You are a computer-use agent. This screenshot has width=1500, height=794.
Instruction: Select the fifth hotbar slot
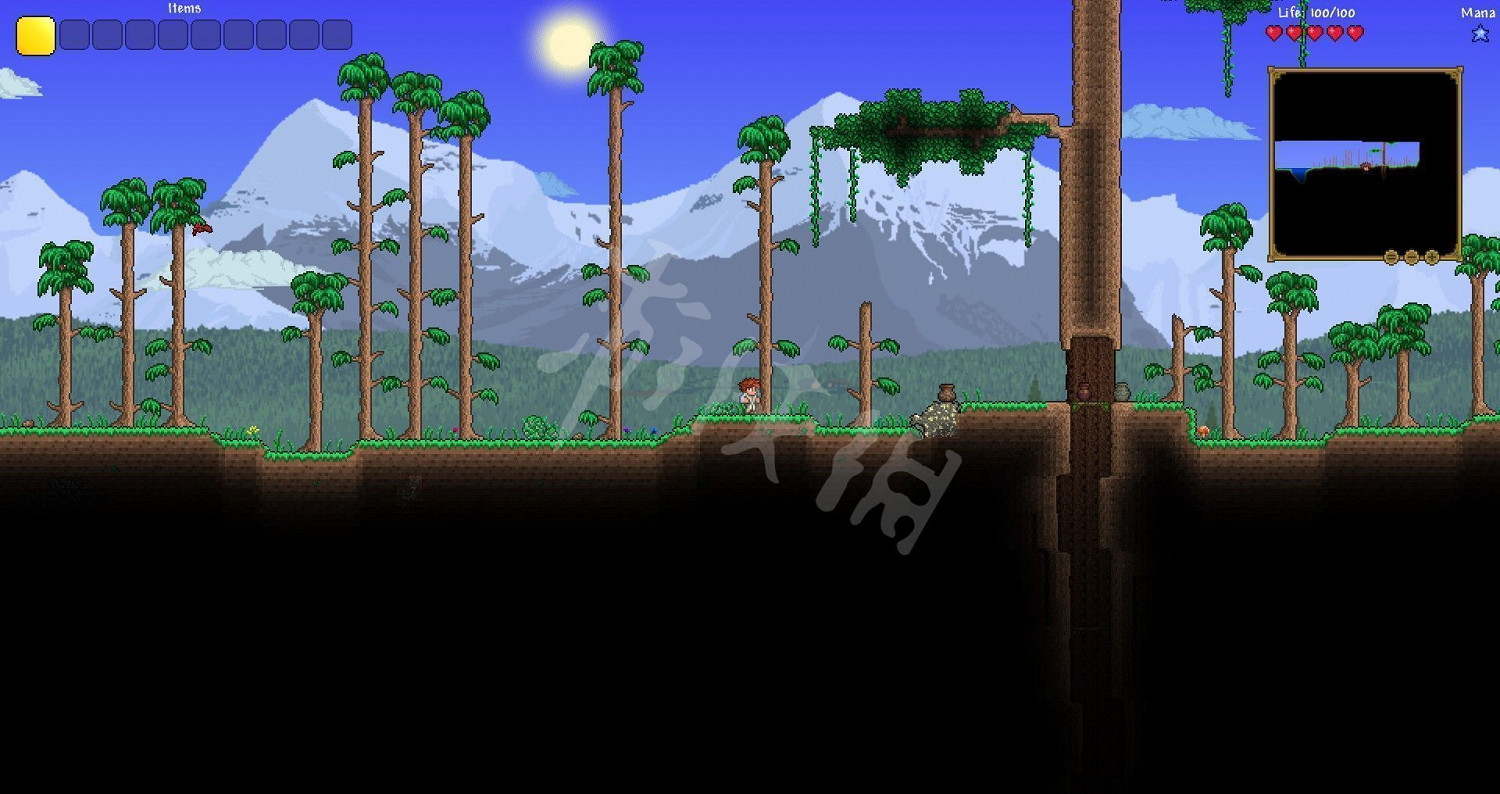(172, 35)
